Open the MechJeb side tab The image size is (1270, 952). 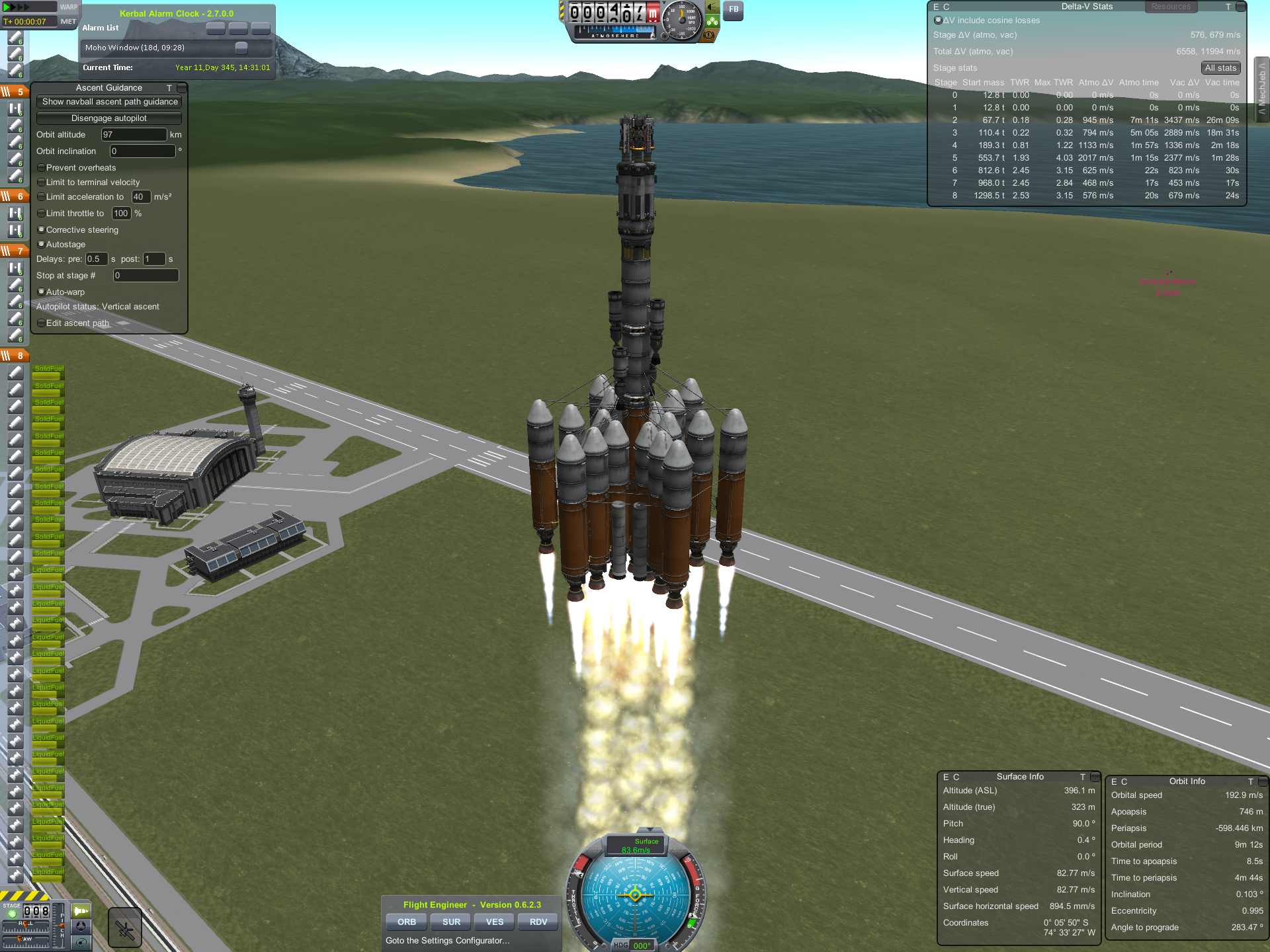pos(1262,89)
